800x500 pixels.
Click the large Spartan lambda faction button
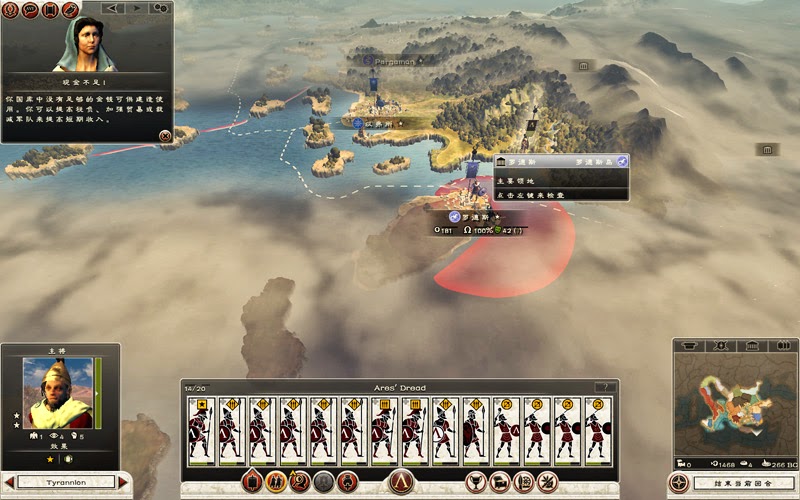pyautogui.click(x=401, y=481)
